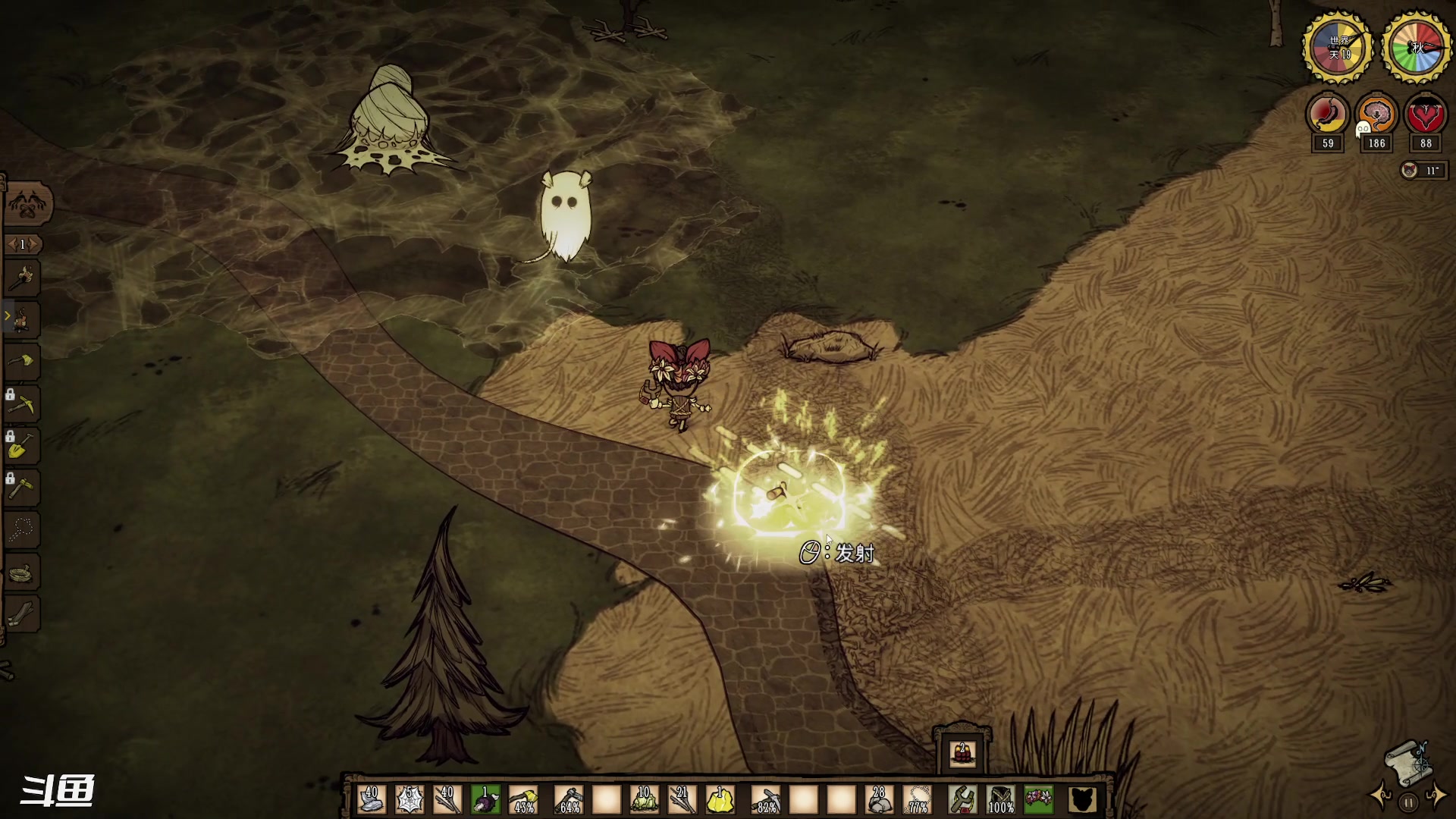Select the hammer at 64% durability

click(569, 799)
